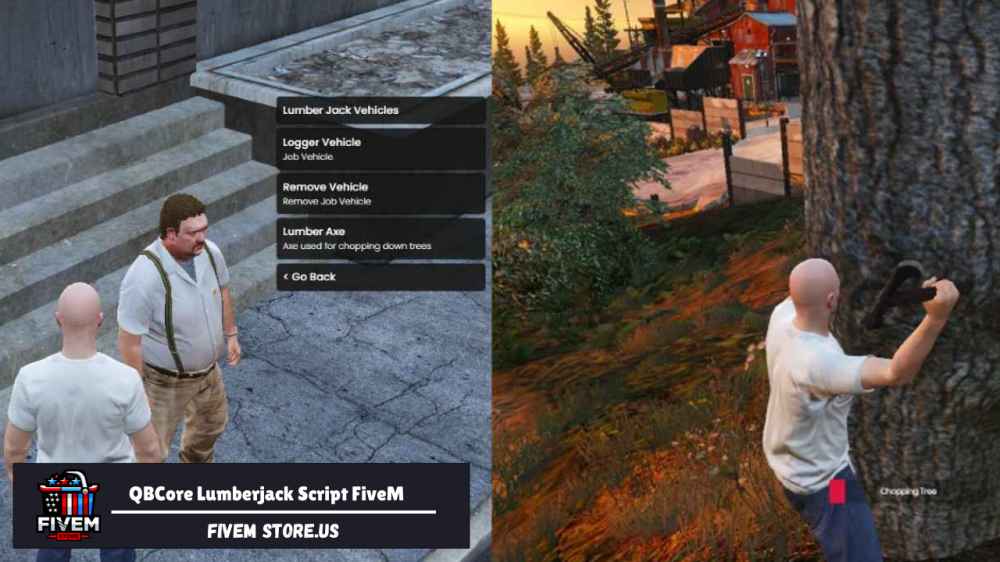Open the FIVEM STORE.US link text

click(273, 531)
